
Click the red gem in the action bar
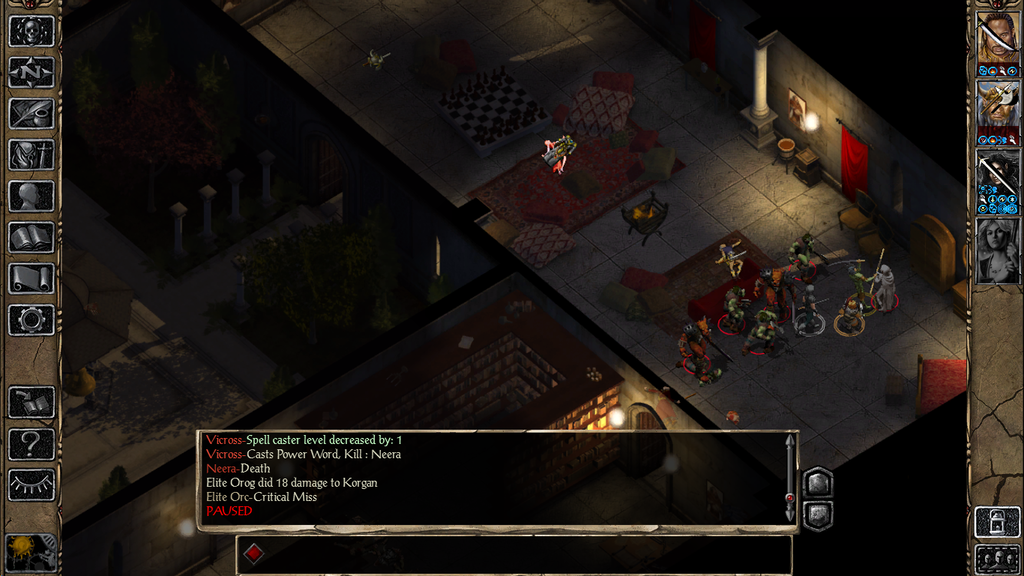(x=254, y=553)
